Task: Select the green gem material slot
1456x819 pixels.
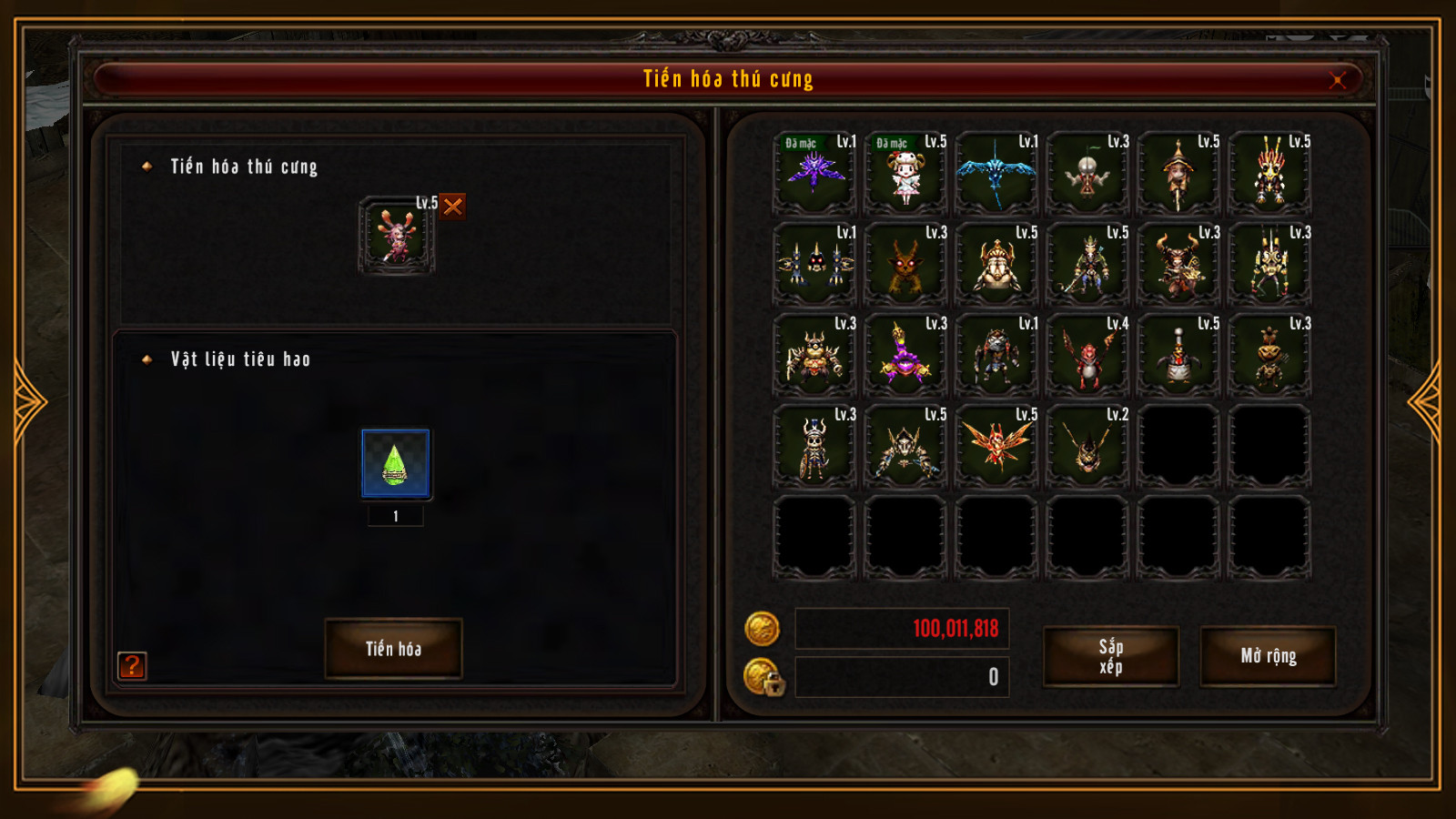Action: pyautogui.click(x=395, y=464)
